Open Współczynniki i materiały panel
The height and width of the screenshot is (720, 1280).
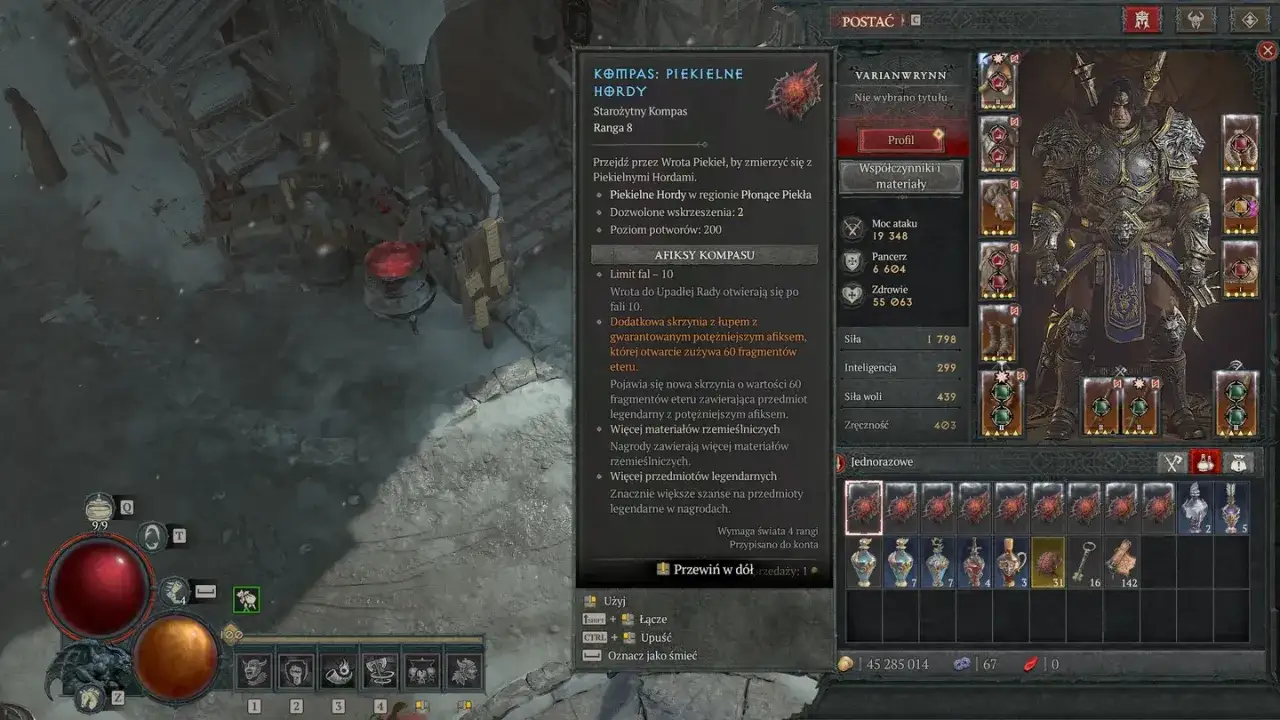click(901, 177)
